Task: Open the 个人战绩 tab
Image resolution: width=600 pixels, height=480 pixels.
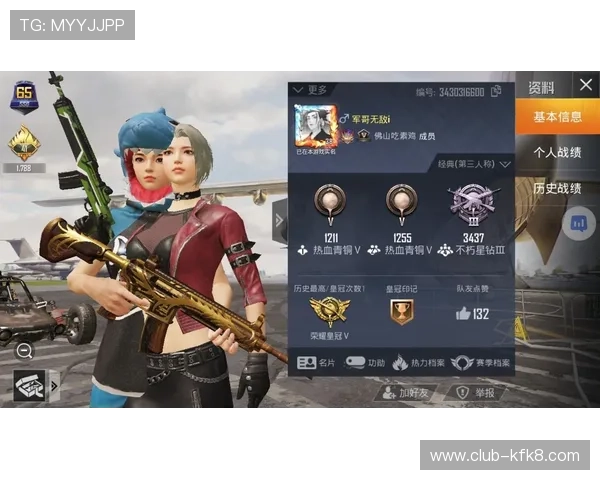Action: click(x=557, y=153)
